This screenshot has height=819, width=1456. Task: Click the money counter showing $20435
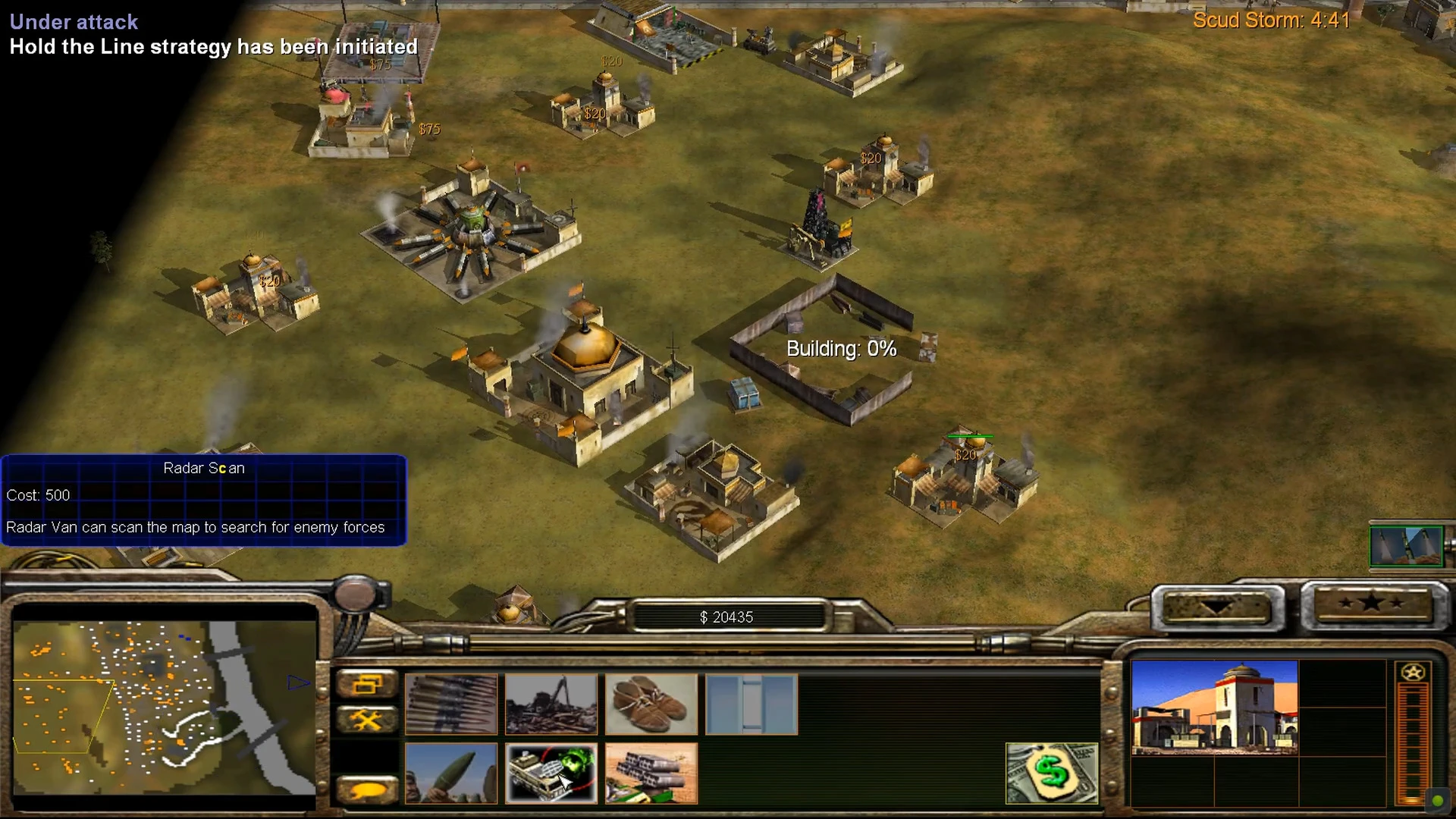[x=728, y=617]
